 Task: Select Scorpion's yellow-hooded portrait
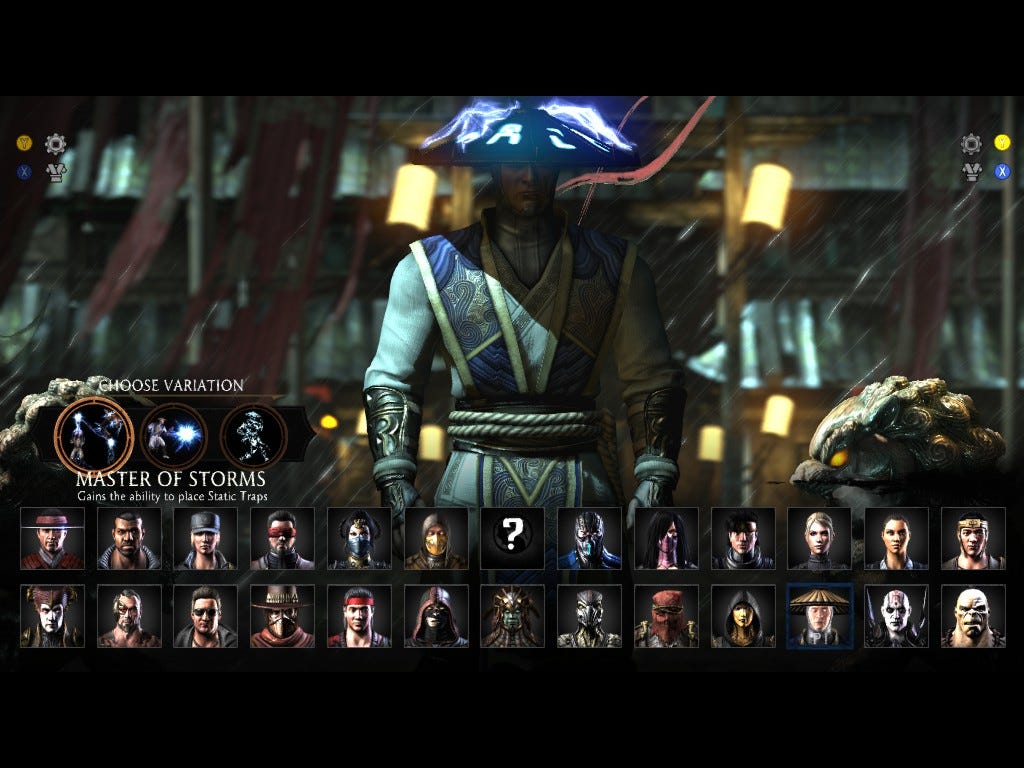click(x=436, y=539)
